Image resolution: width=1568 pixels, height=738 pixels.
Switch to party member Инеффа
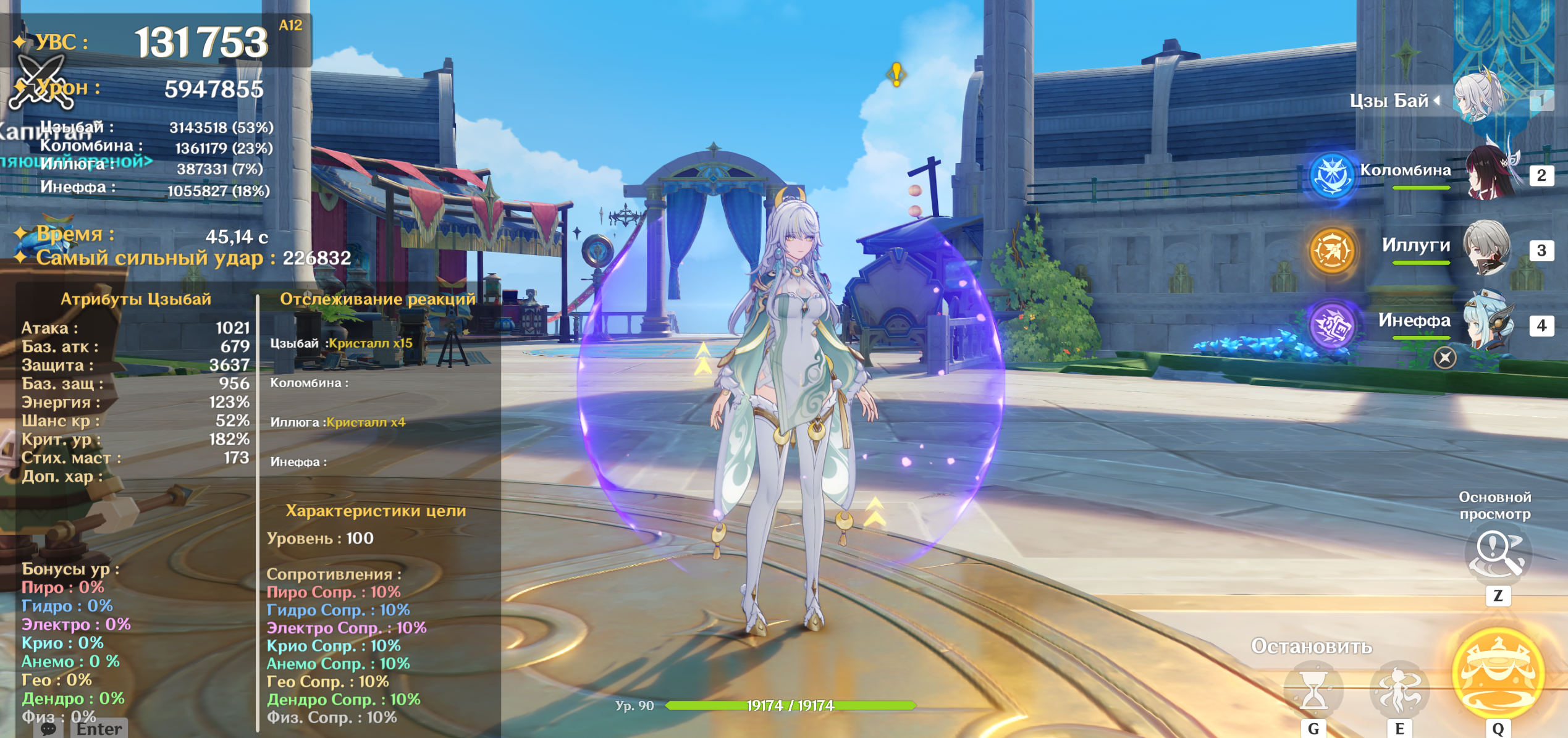tap(1489, 324)
